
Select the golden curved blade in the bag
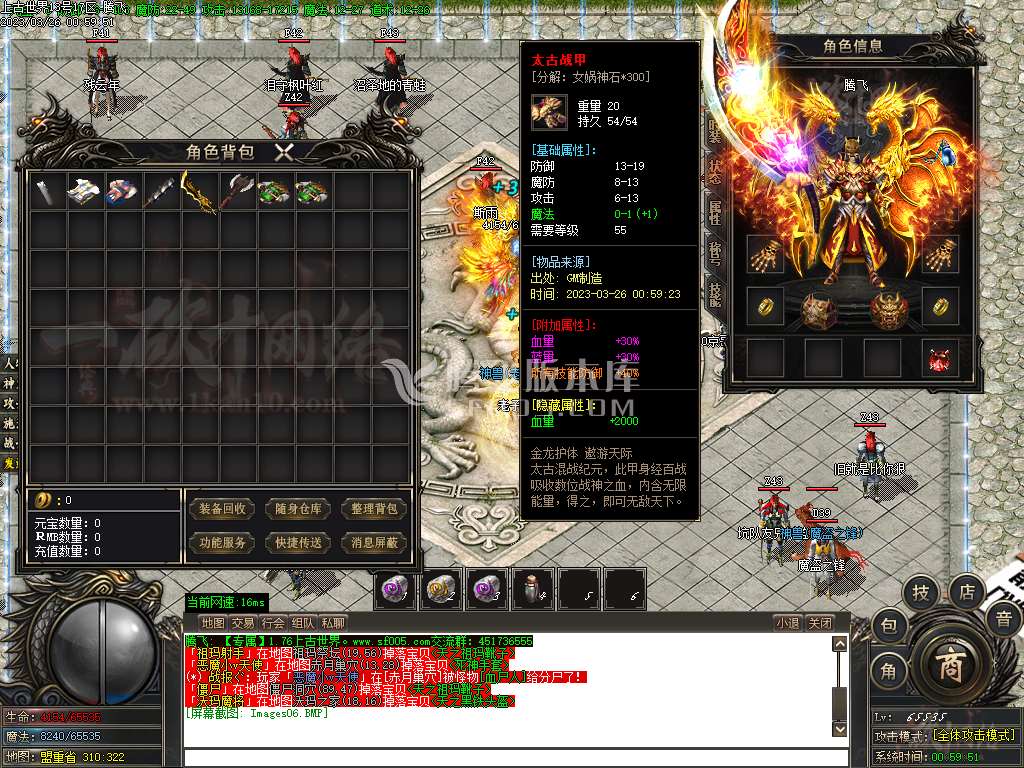(x=199, y=191)
